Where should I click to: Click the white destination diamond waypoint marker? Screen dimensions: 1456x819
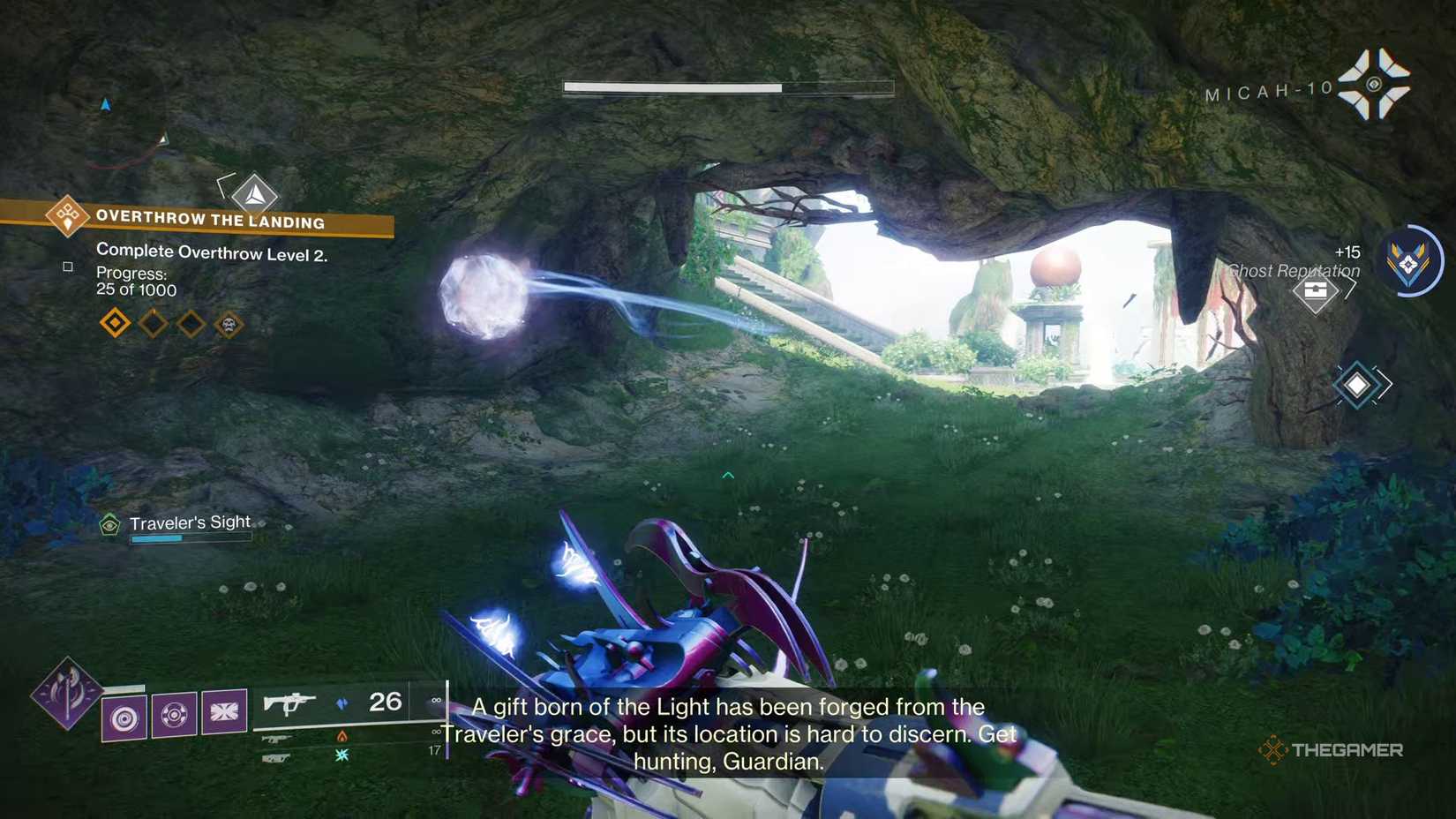pyautogui.click(x=1358, y=385)
